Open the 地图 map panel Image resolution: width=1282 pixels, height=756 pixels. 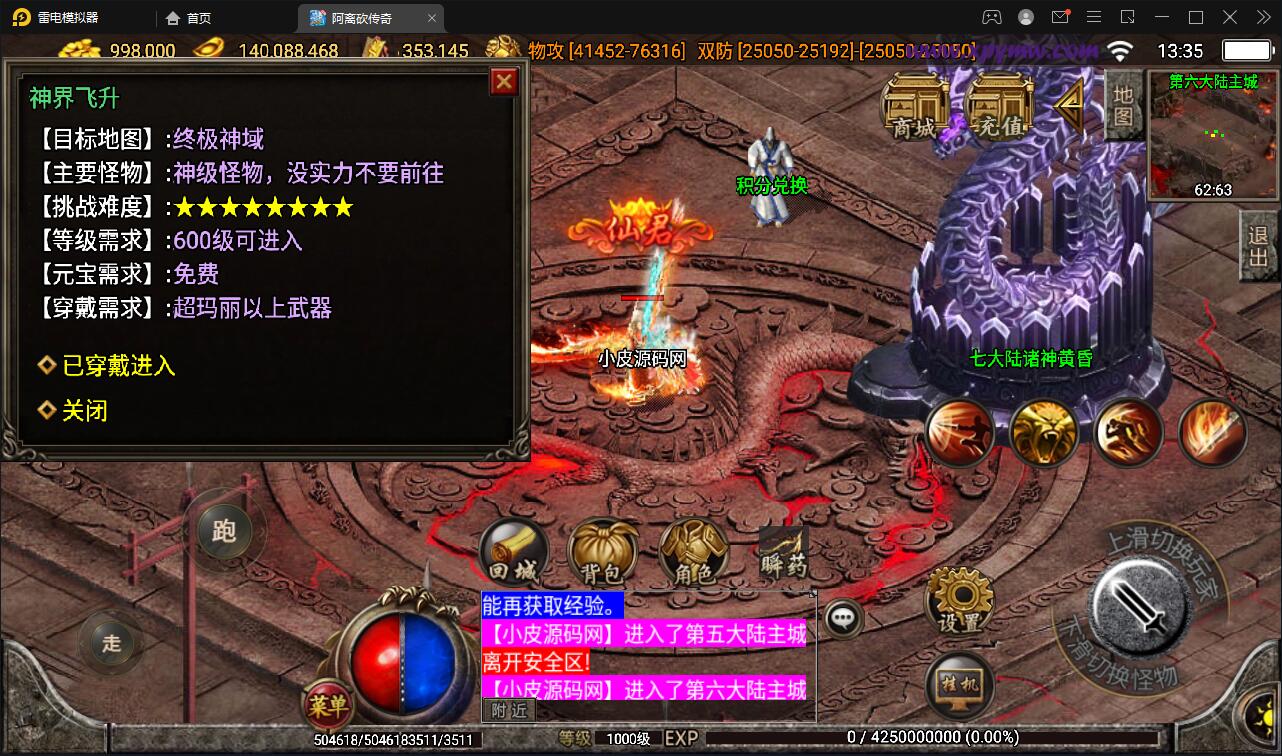click(1122, 105)
